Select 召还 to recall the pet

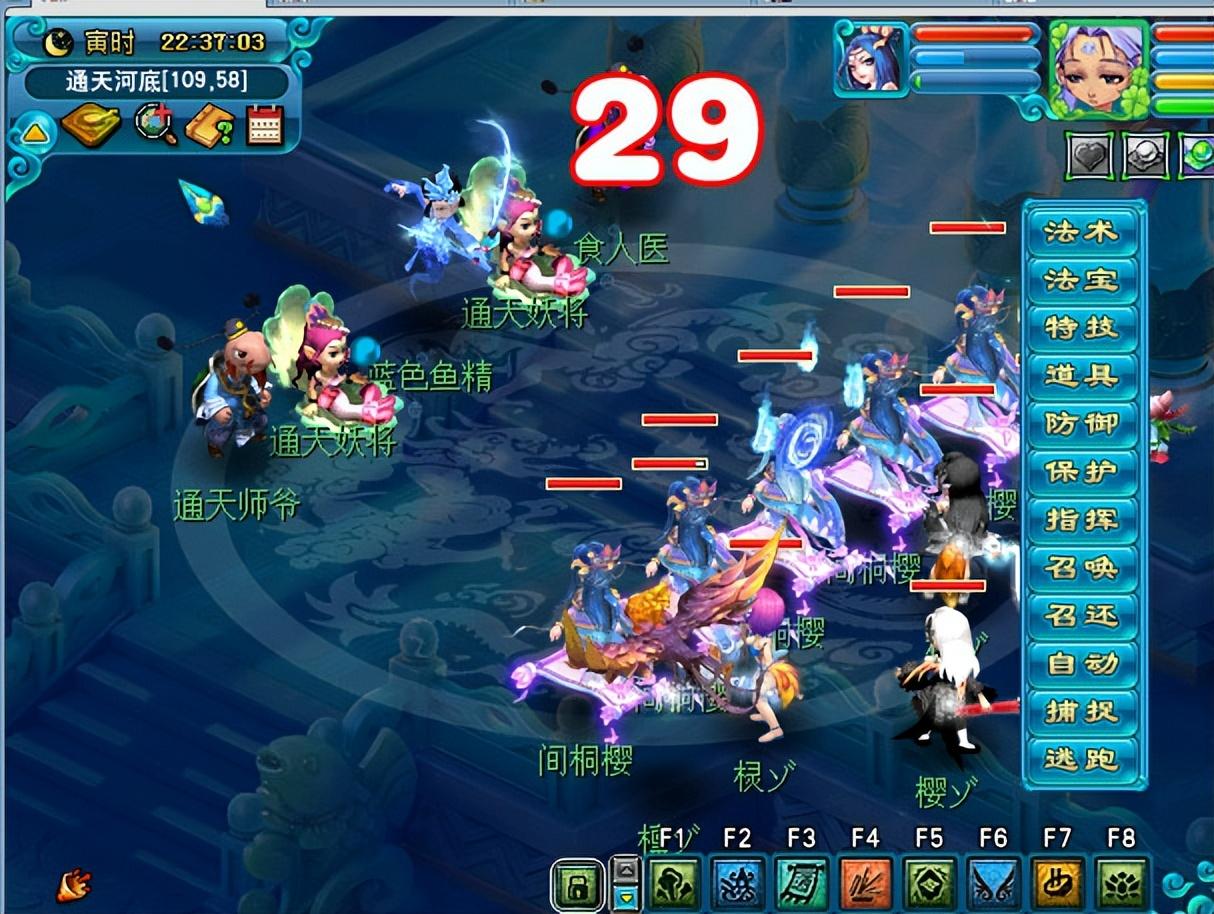1081,615
